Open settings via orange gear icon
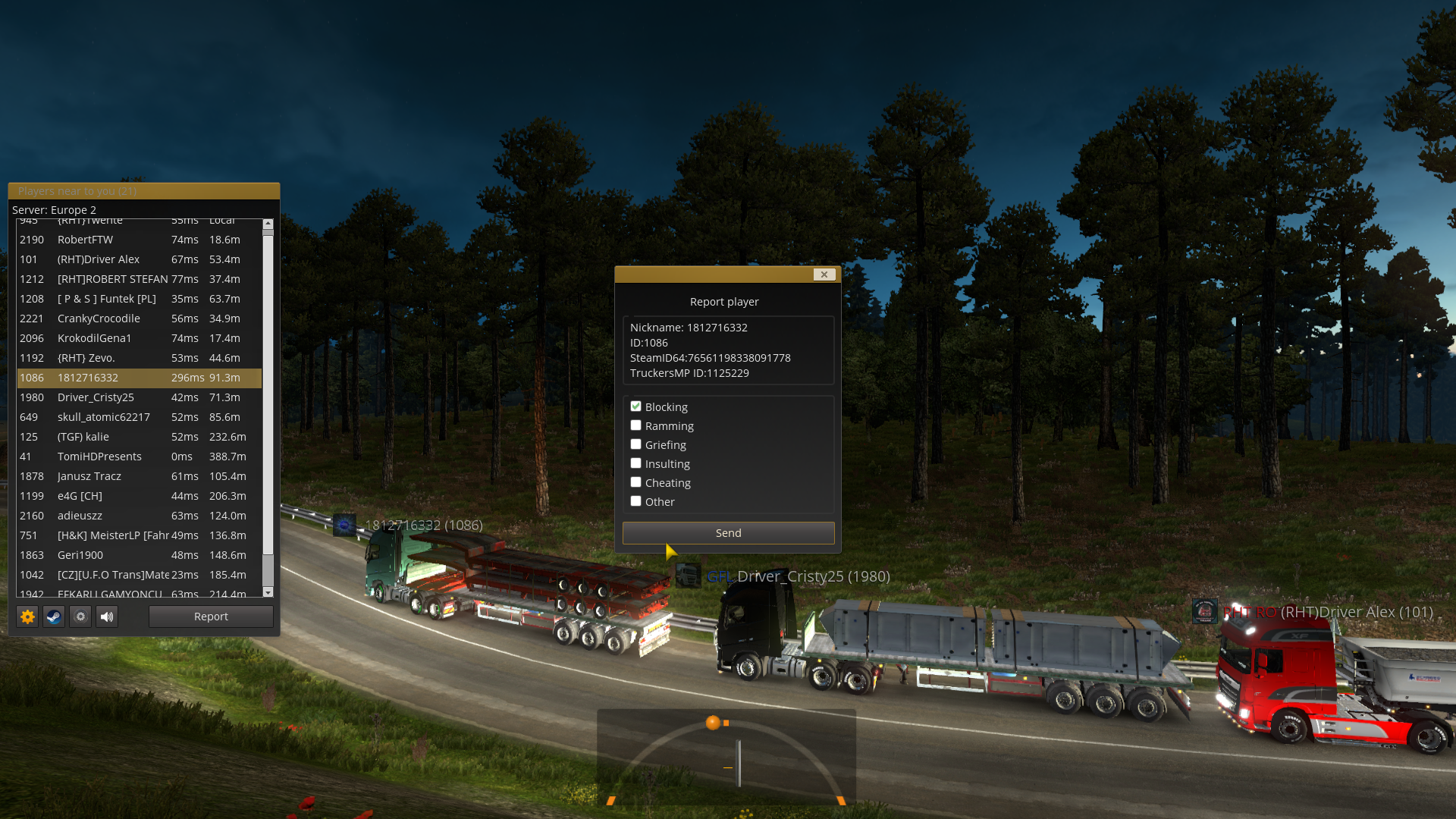 click(27, 617)
